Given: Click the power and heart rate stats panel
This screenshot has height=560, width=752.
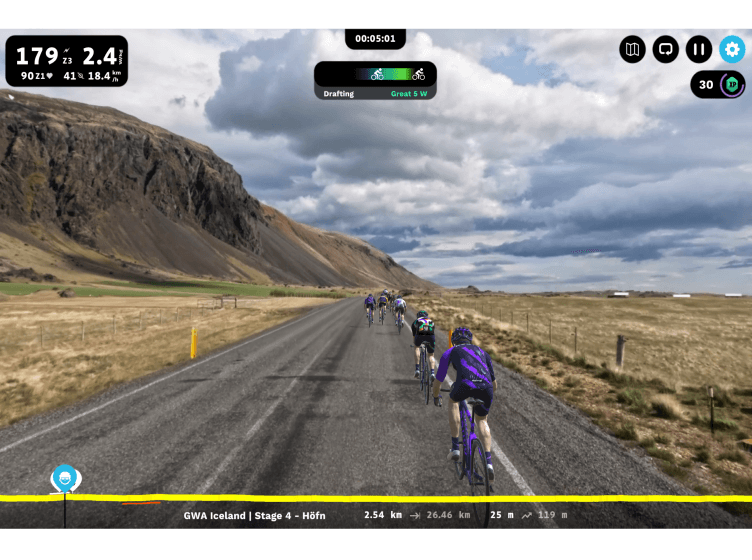Looking at the screenshot, I should (x=67, y=62).
